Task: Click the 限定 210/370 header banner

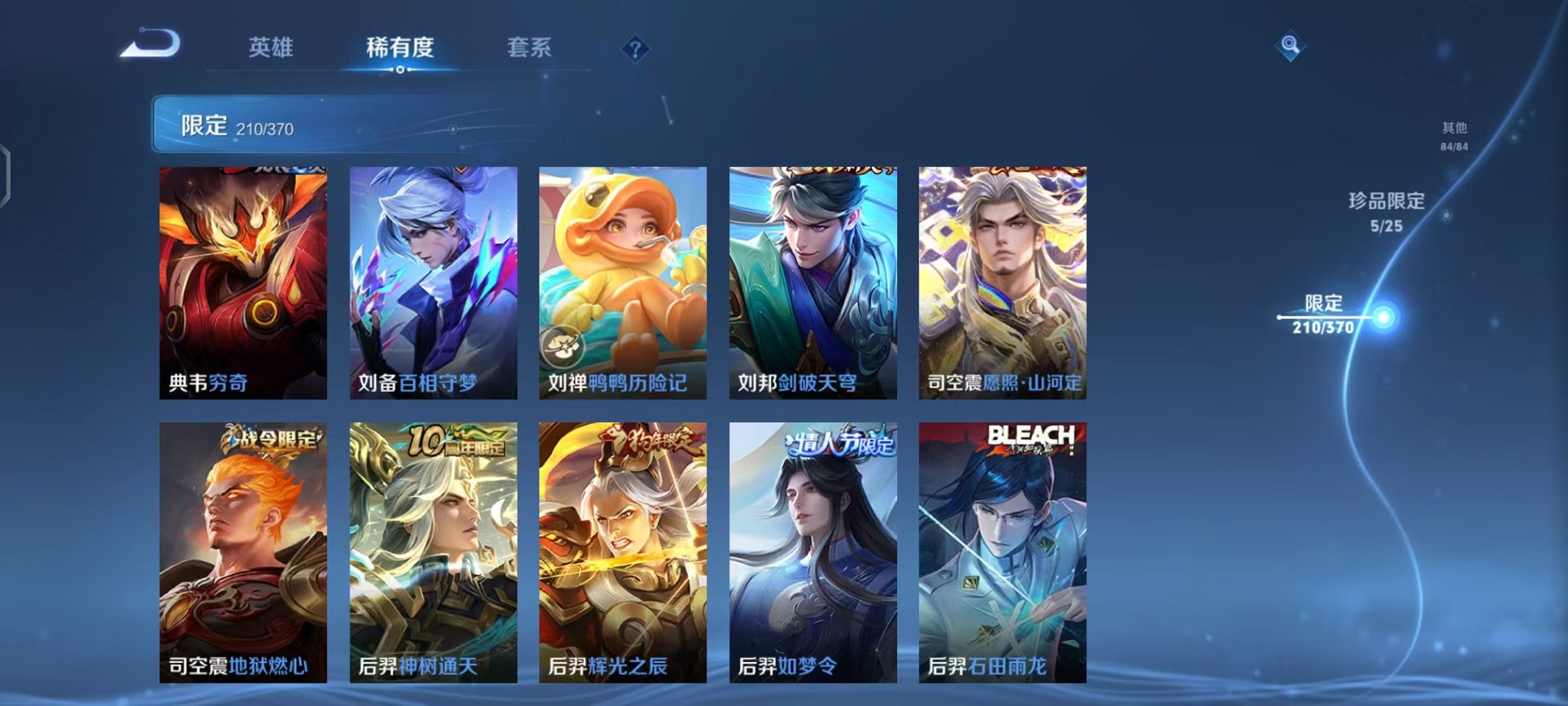Action: pos(307,123)
